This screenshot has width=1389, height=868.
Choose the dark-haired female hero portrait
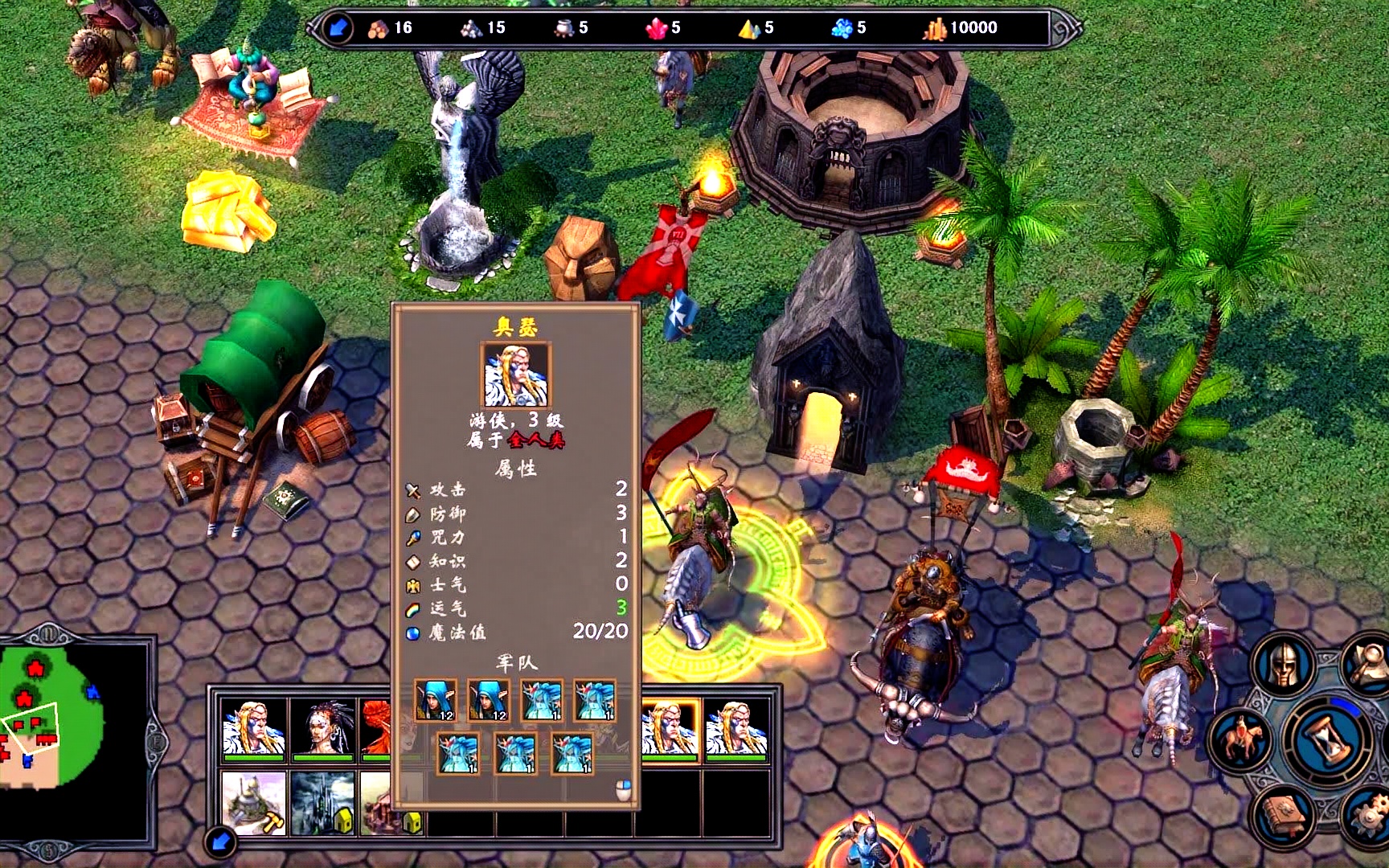(x=323, y=729)
